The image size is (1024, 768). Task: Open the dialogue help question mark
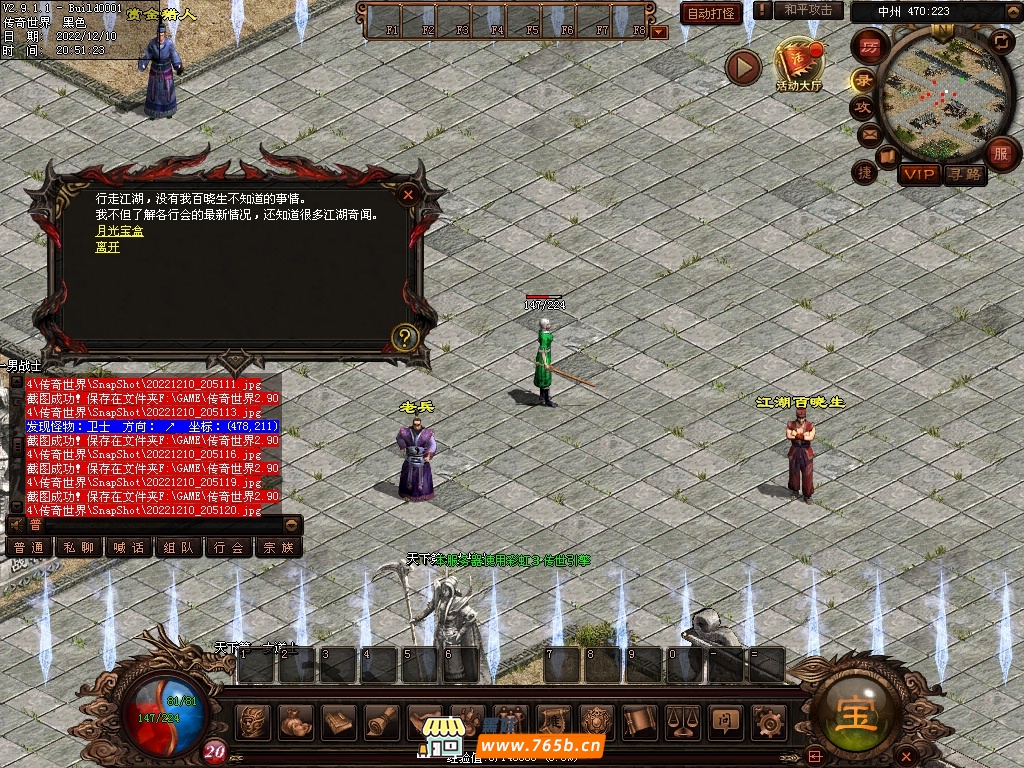(x=404, y=337)
